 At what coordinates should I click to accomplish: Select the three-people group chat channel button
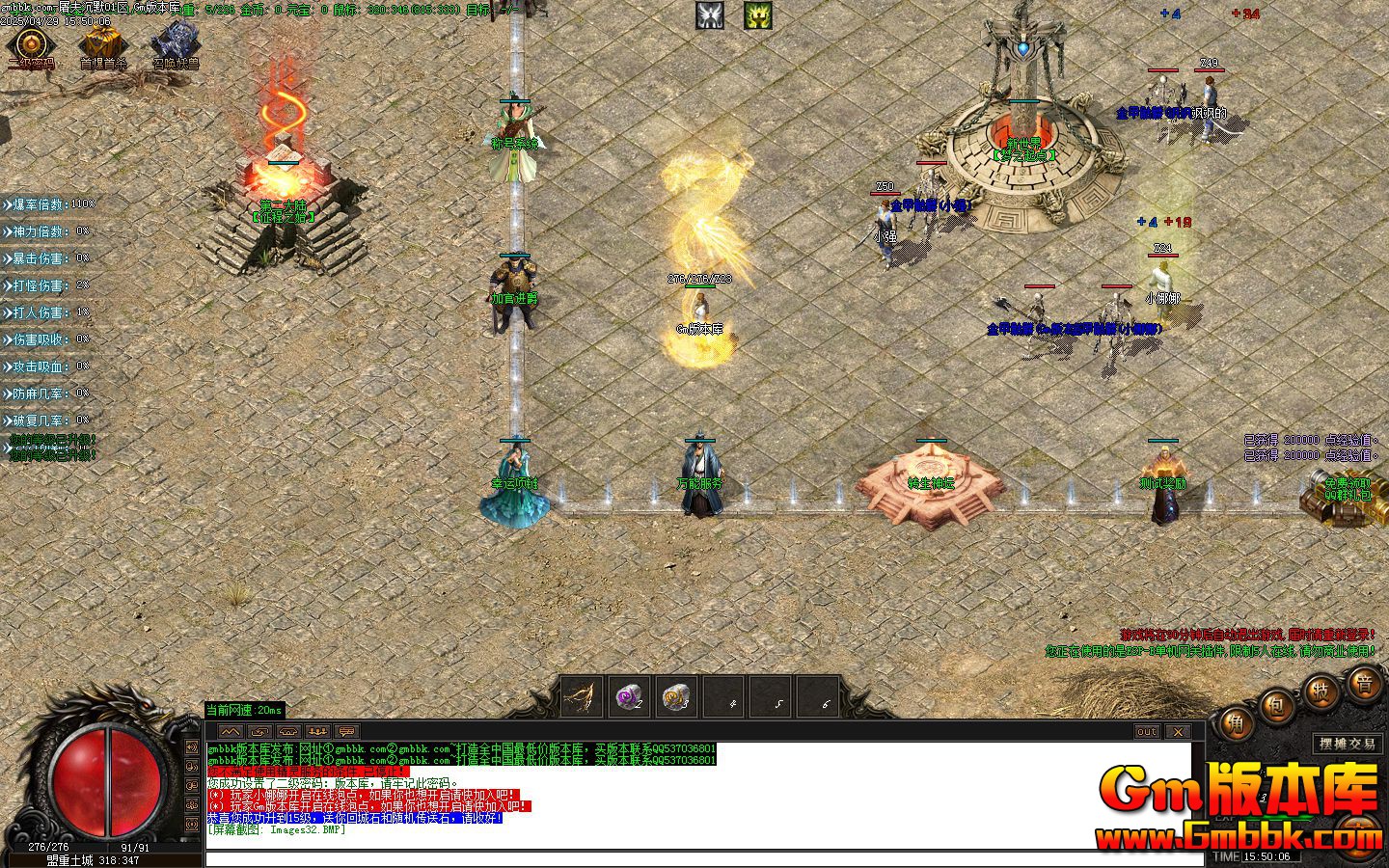(317, 731)
